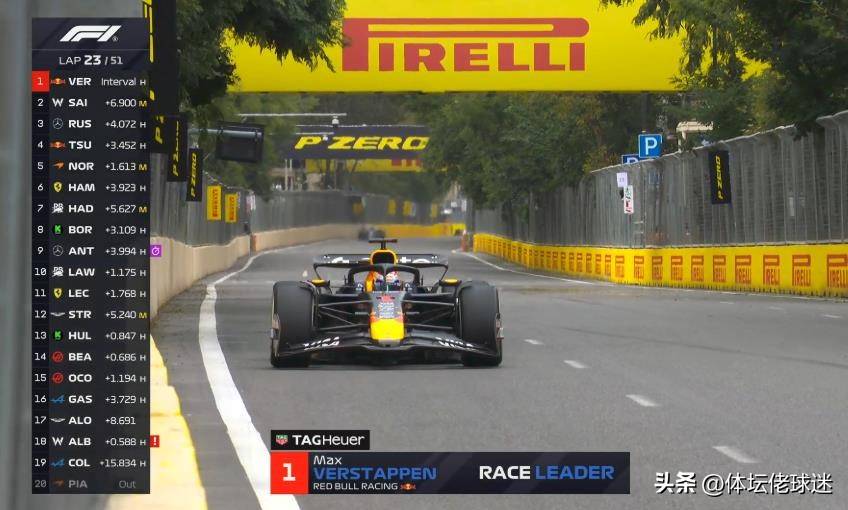Open the Max Verstappen race leader banner
This screenshot has height=510, width=848.
point(450,473)
